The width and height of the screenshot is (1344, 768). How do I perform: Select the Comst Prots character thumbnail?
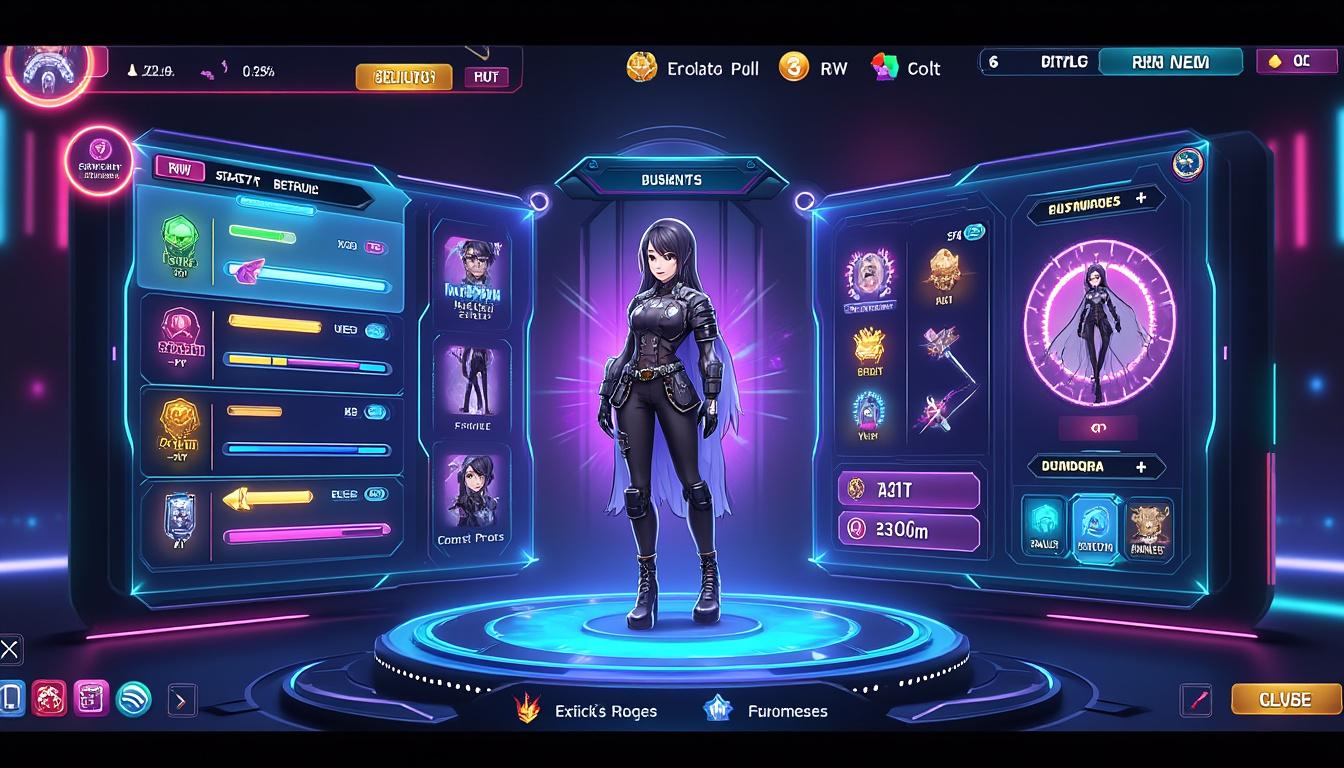tap(471, 498)
